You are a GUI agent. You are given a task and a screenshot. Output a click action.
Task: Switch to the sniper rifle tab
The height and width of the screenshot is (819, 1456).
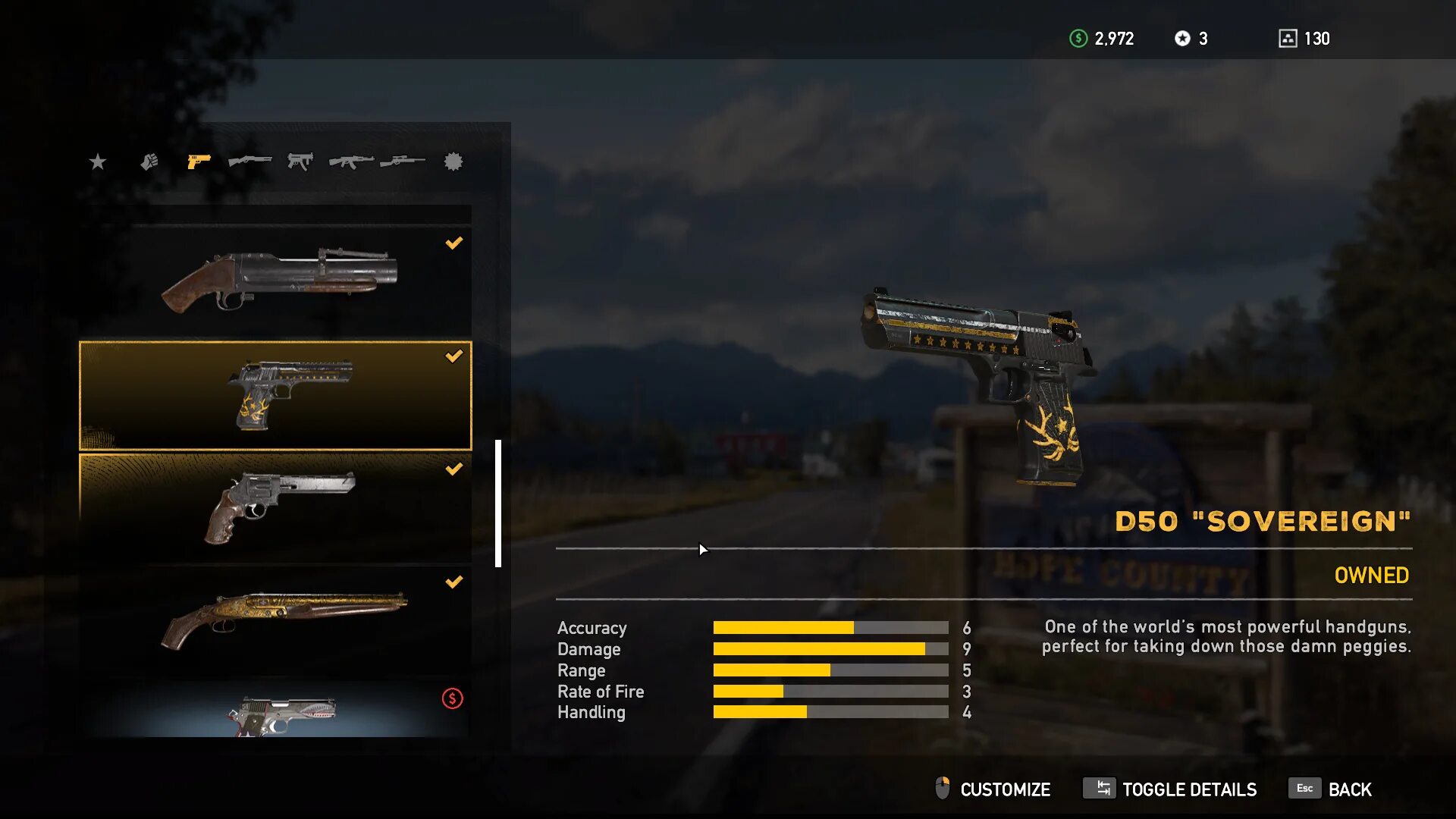(402, 162)
